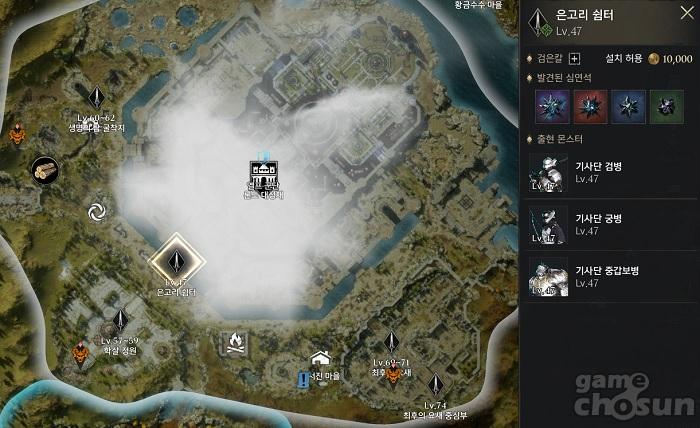
Task: Click the campfire icon on the map
Action: pos(234,345)
